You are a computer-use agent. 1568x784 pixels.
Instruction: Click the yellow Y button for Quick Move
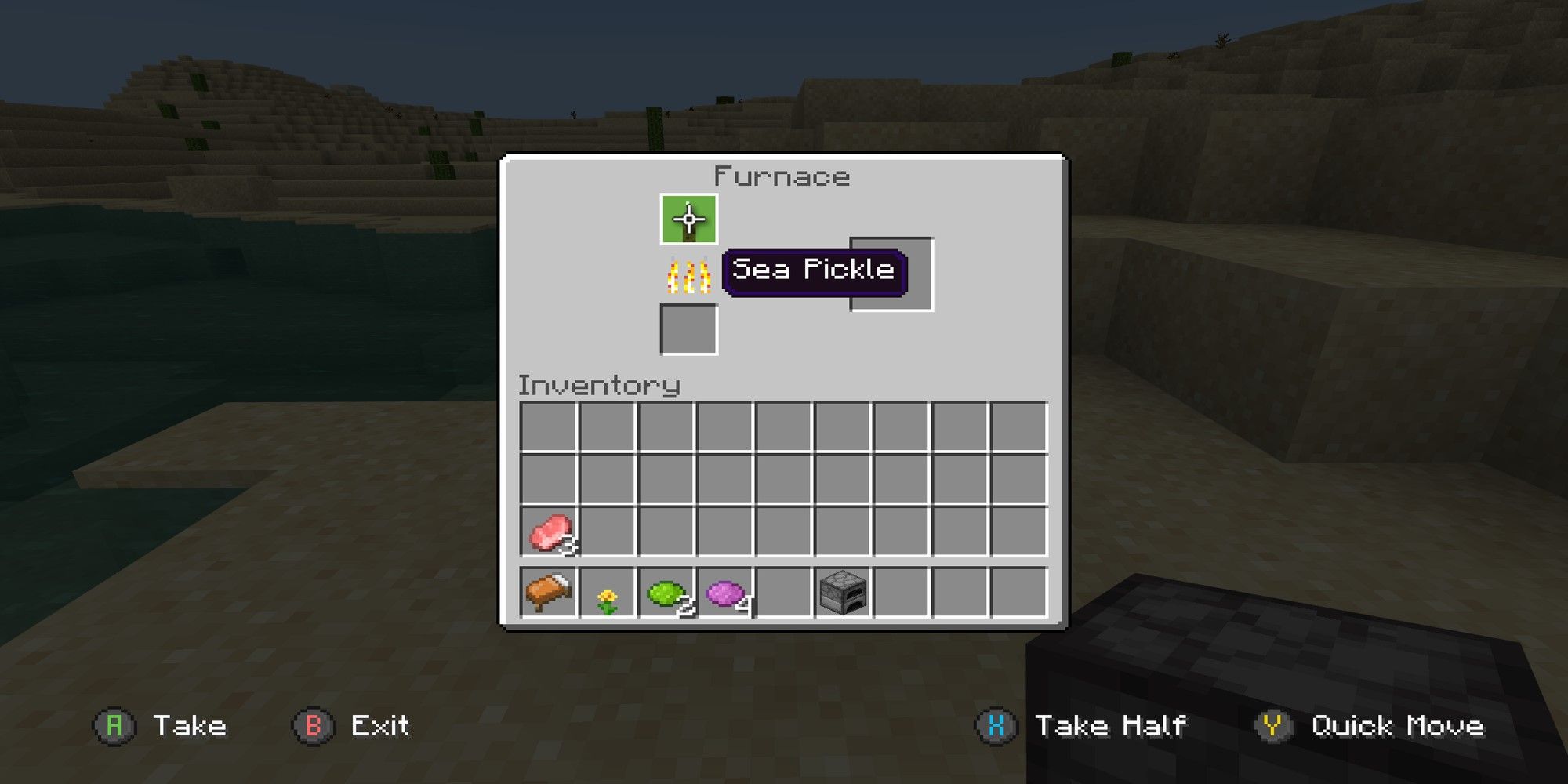point(1274,725)
